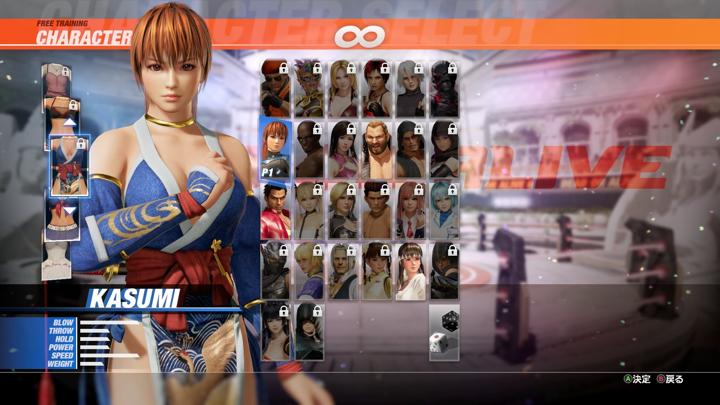Pick the random character dice tile

444,332
